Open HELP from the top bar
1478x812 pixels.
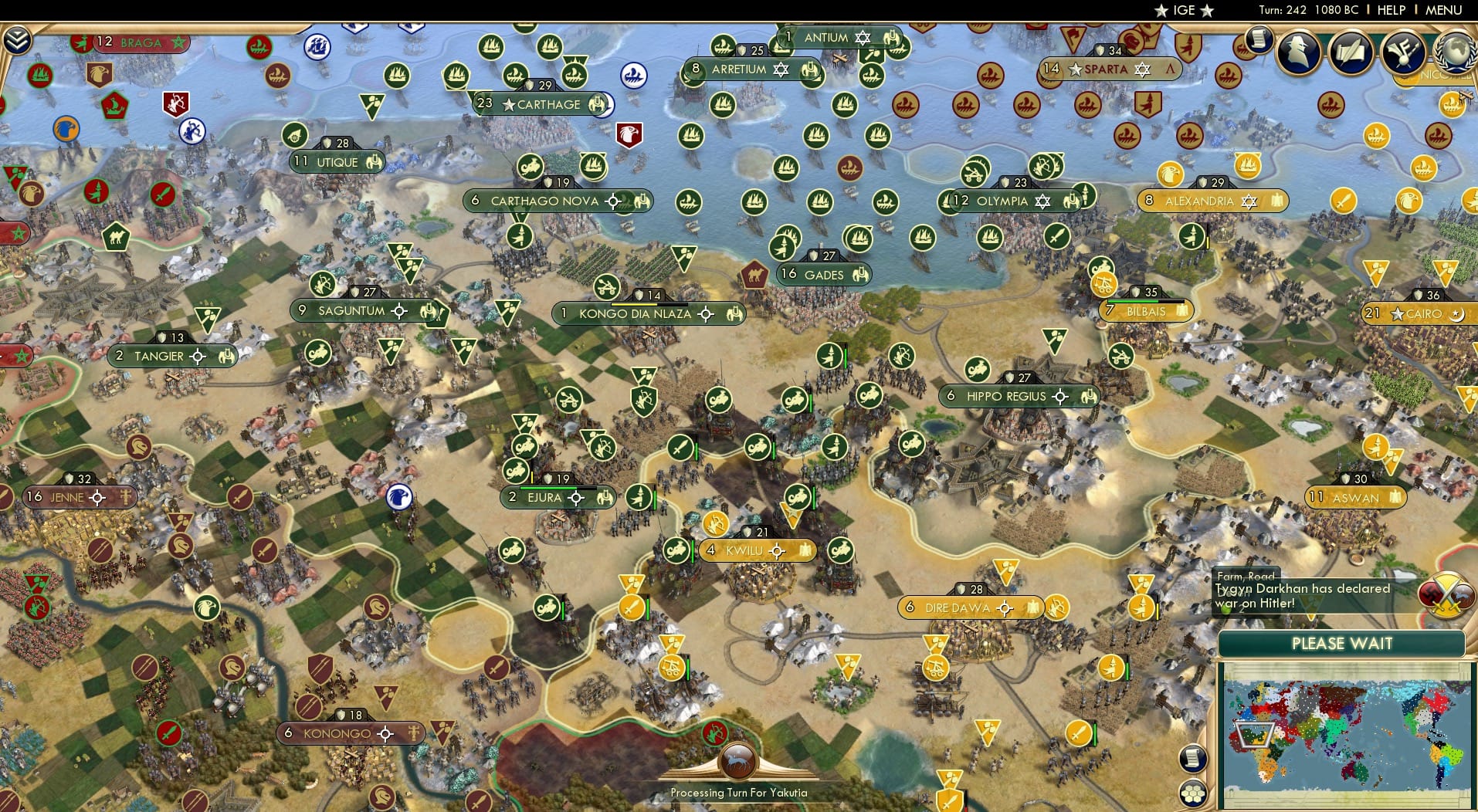[1390, 10]
